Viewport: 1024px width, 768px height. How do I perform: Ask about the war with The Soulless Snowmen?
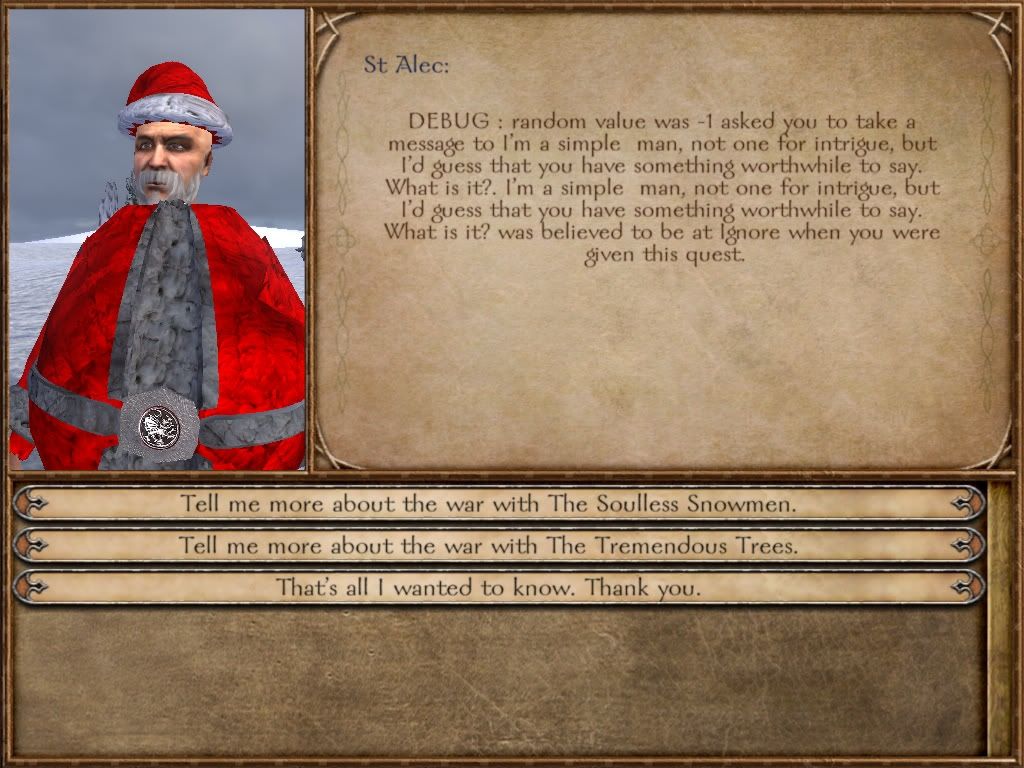click(x=489, y=503)
